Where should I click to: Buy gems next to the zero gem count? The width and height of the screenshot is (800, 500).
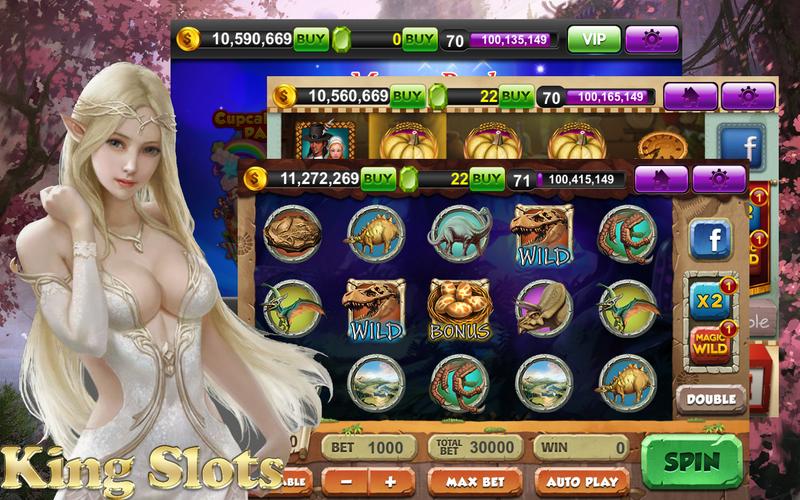click(x=420, y=39)
